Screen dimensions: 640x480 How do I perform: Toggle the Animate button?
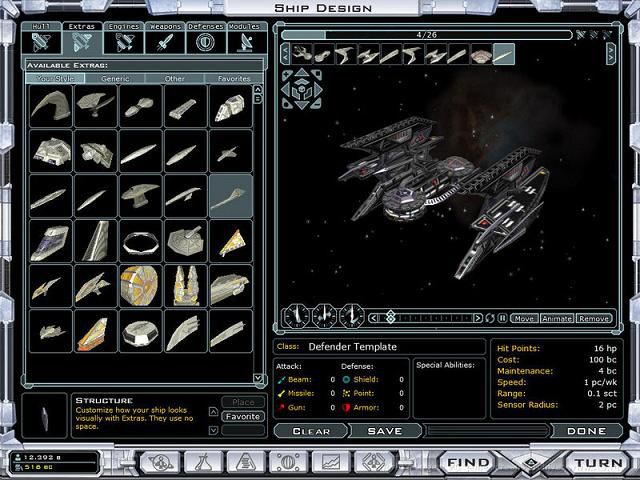tap(556, 318)
